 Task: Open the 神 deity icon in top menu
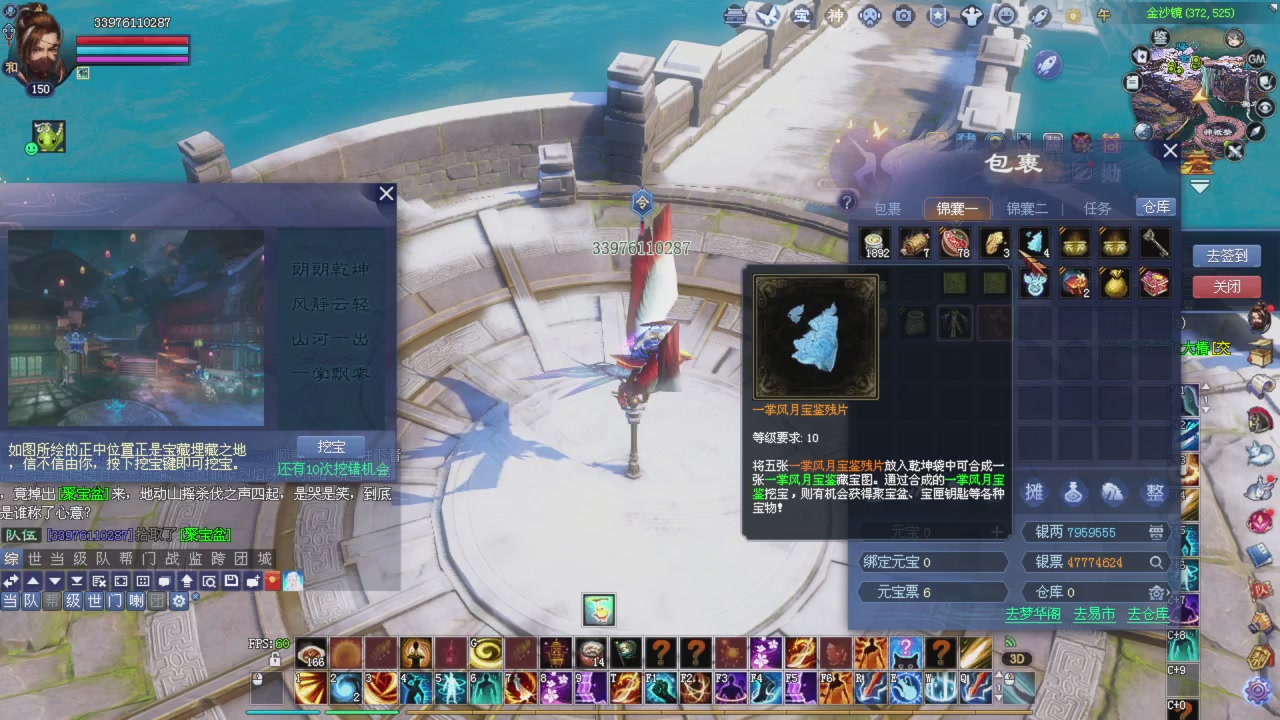pyautogui.click(x=836, y=16)
